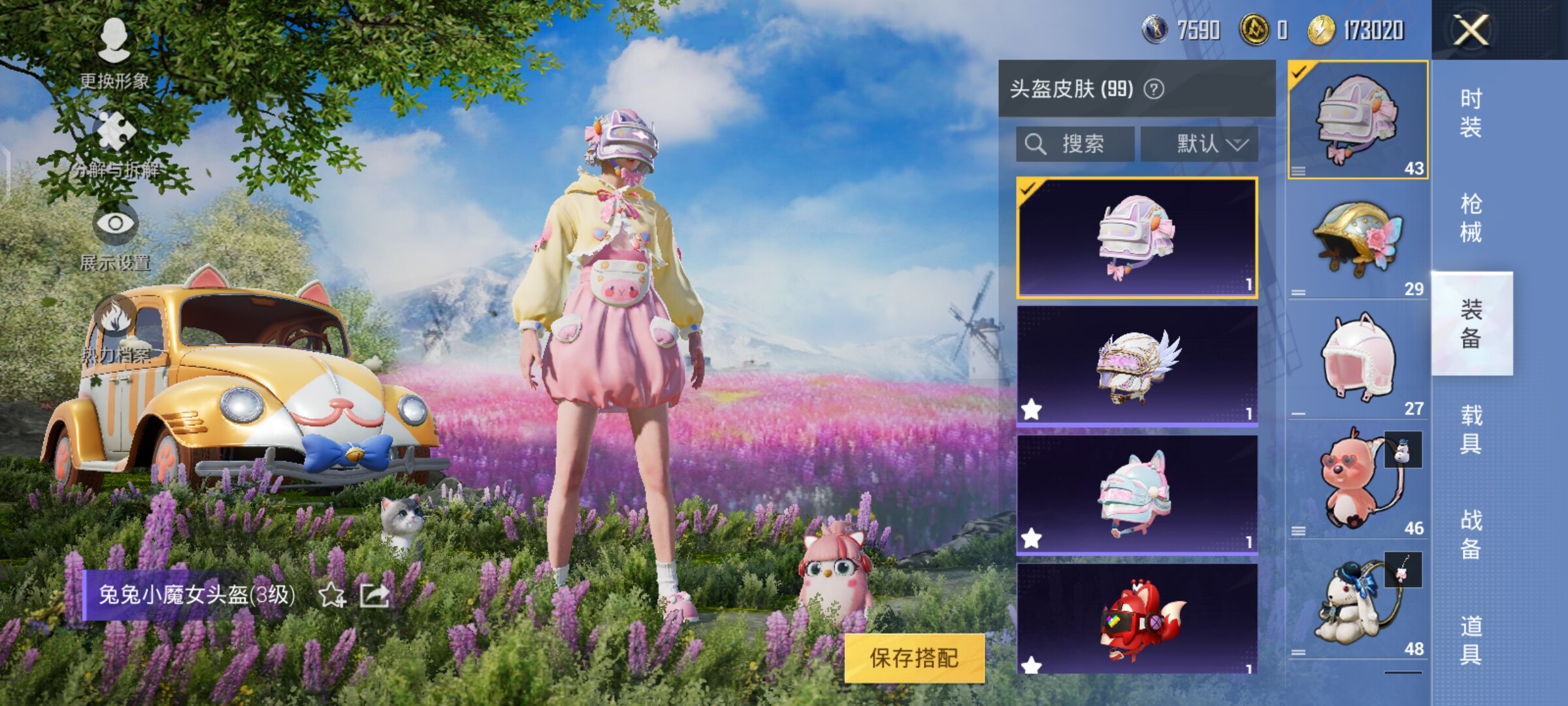Choose the gold helmet with pink rose

click(x=1358, y=239)
